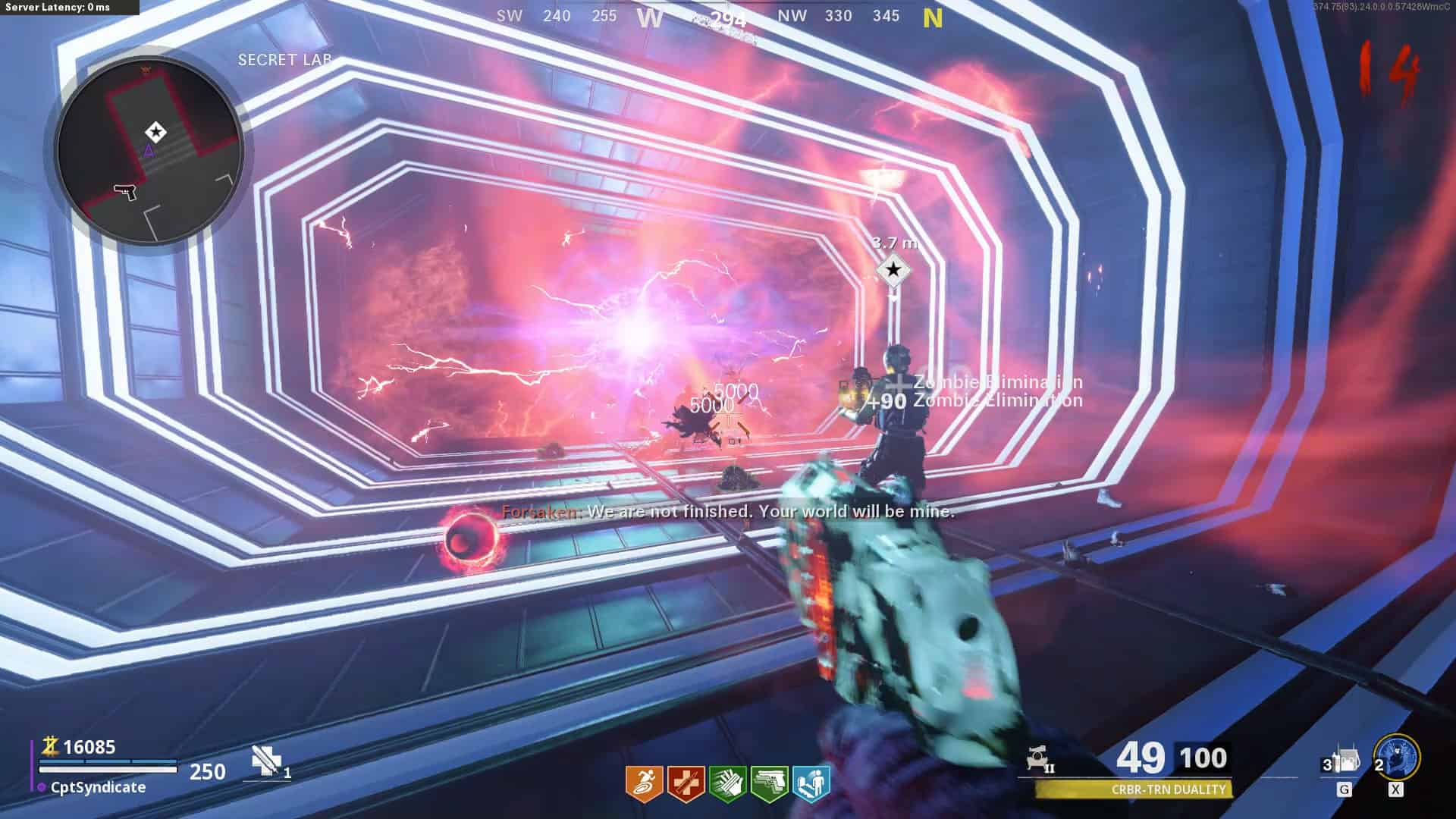
Task: Select the Stamin-Up running man perk icon
Action: (644, 783)
